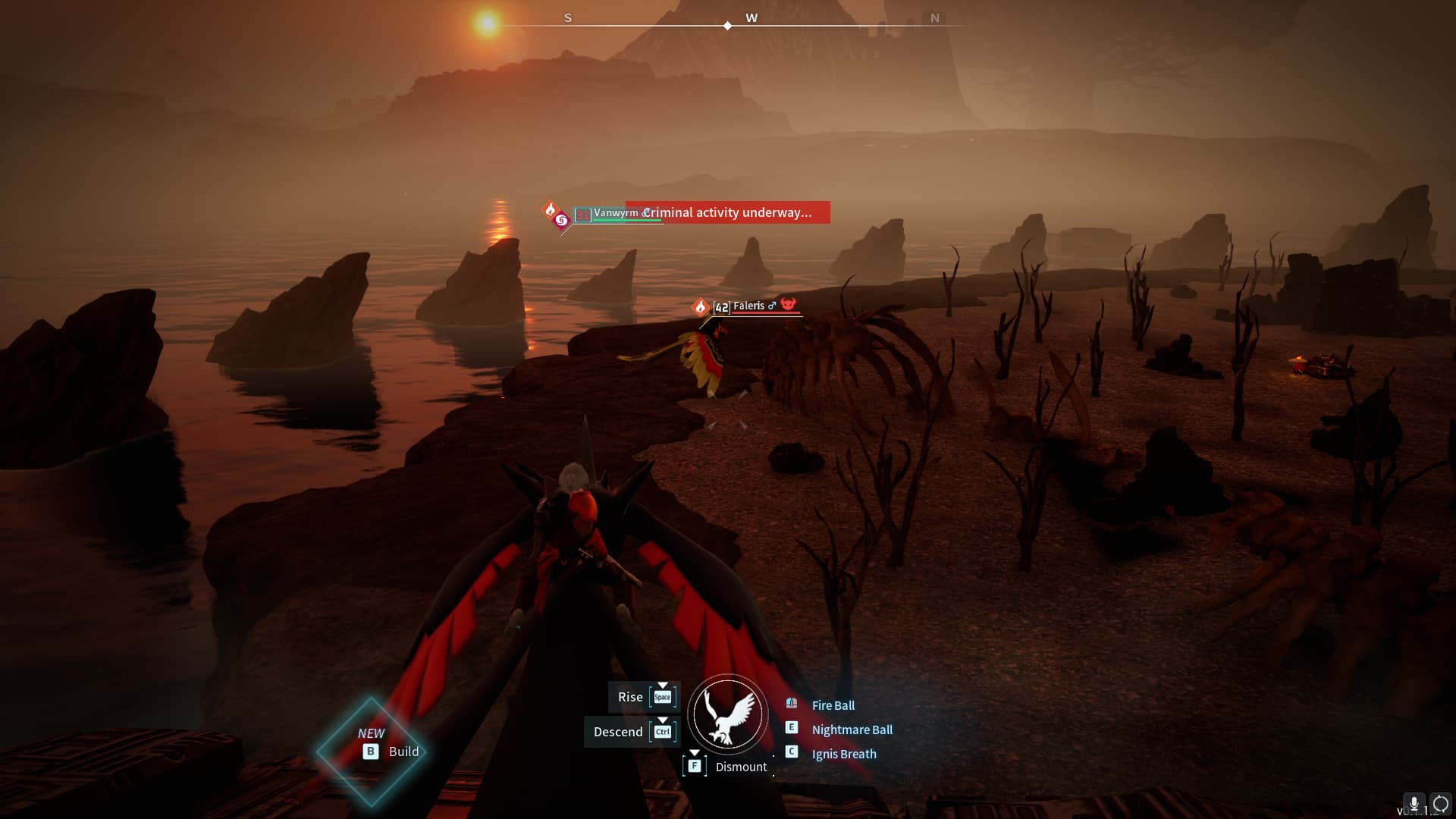1456x819 pixels.
Task: Select the Nightmare Ball skill
Action: pyautogui.click(x=852, y=730)
